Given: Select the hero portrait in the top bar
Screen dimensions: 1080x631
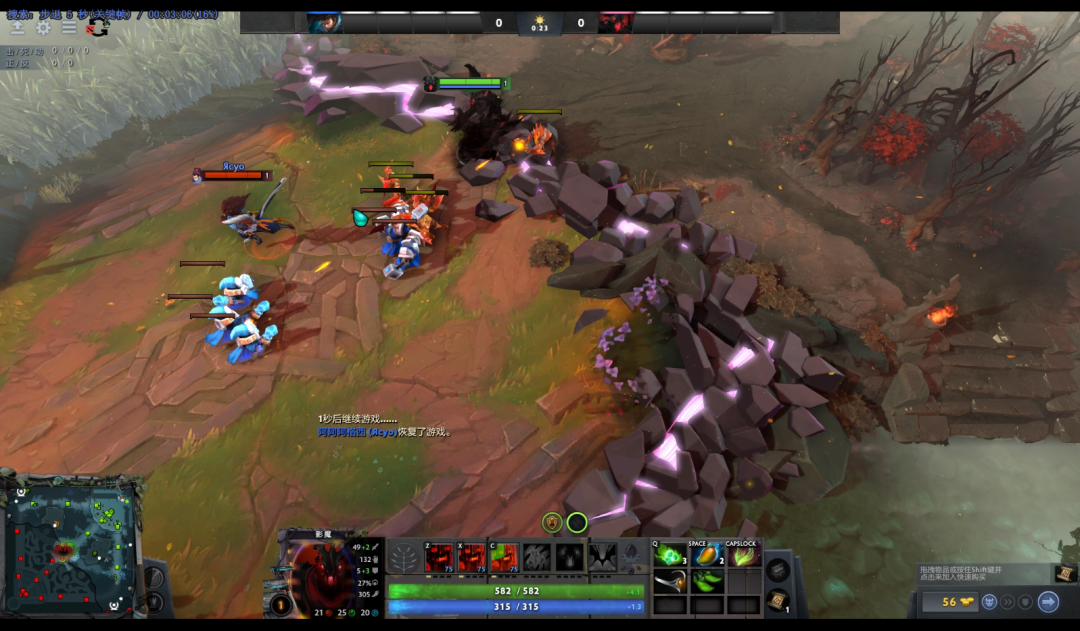Looking at the screenshot, I should pyautogui.click(x=325, y=23).
